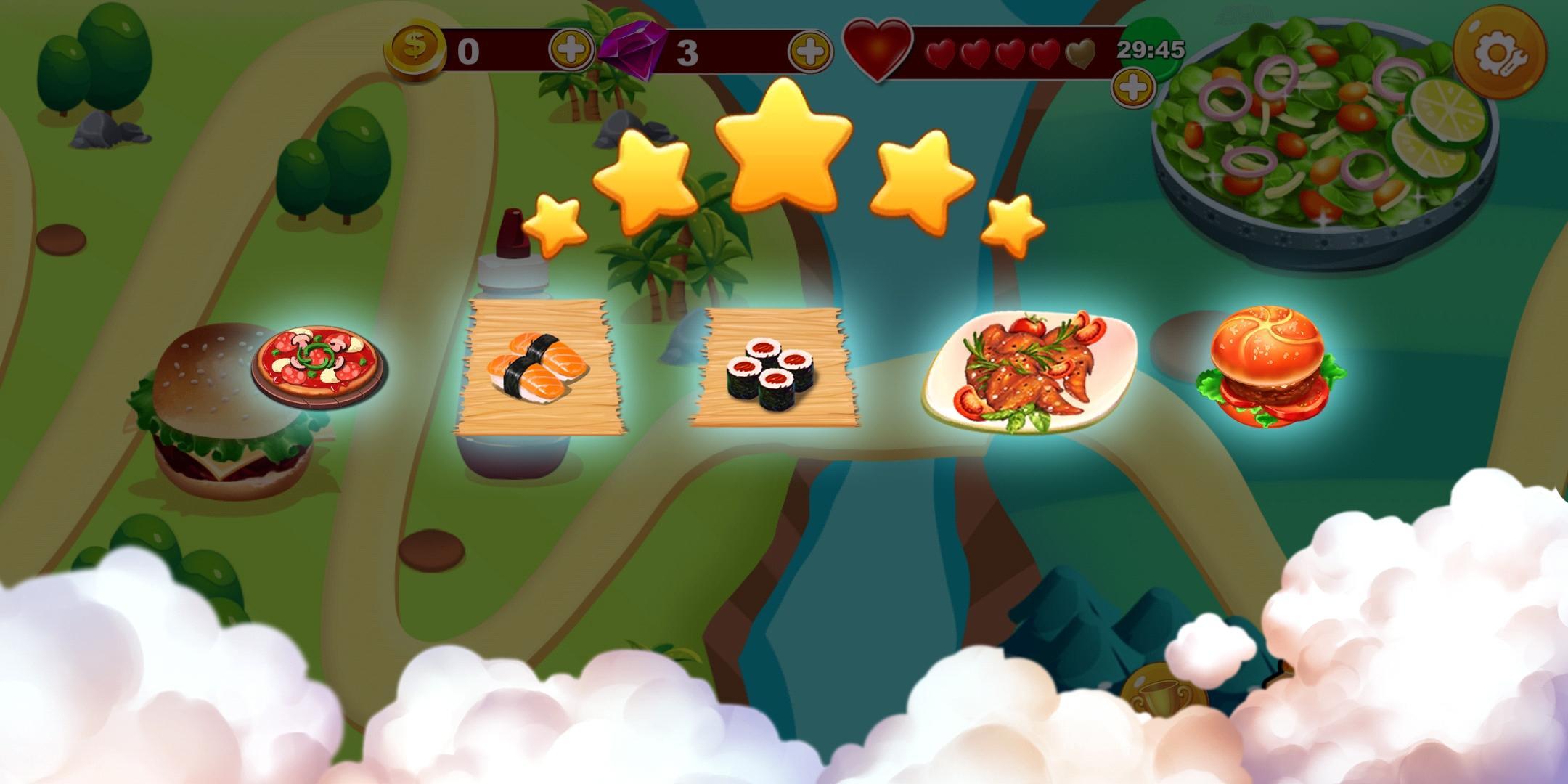Tap the 29:45 countdown timer
The height and width of the screenshot is (784, 1568).
coord(1151,49)
